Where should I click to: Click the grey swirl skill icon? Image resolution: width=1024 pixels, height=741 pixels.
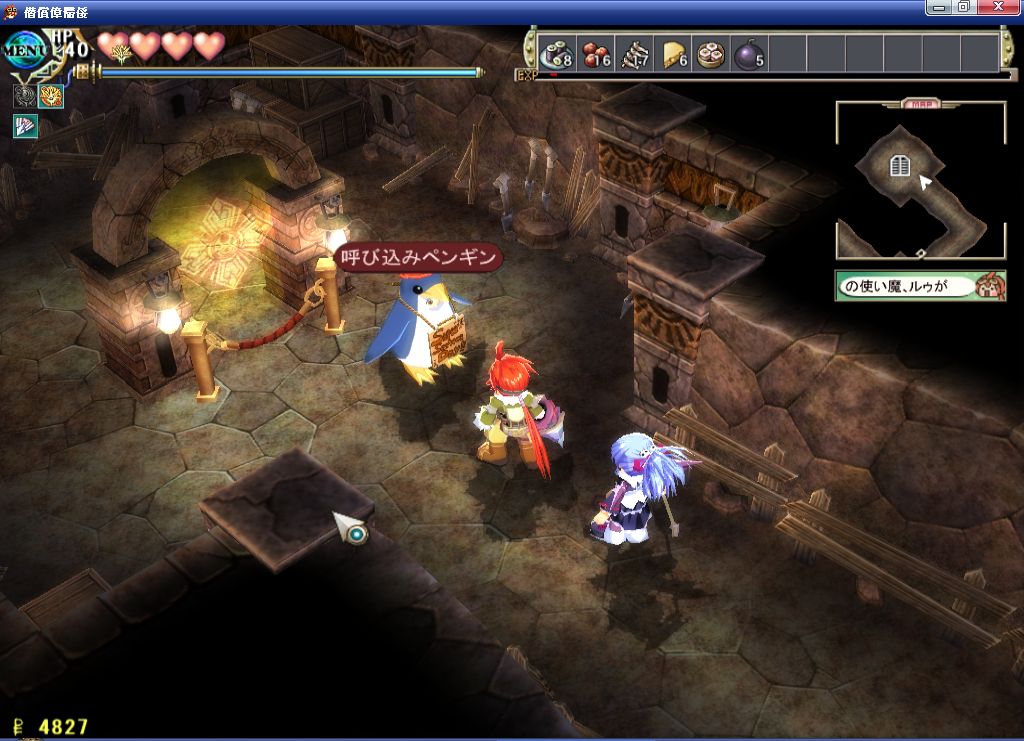click(x=24, y=96)
